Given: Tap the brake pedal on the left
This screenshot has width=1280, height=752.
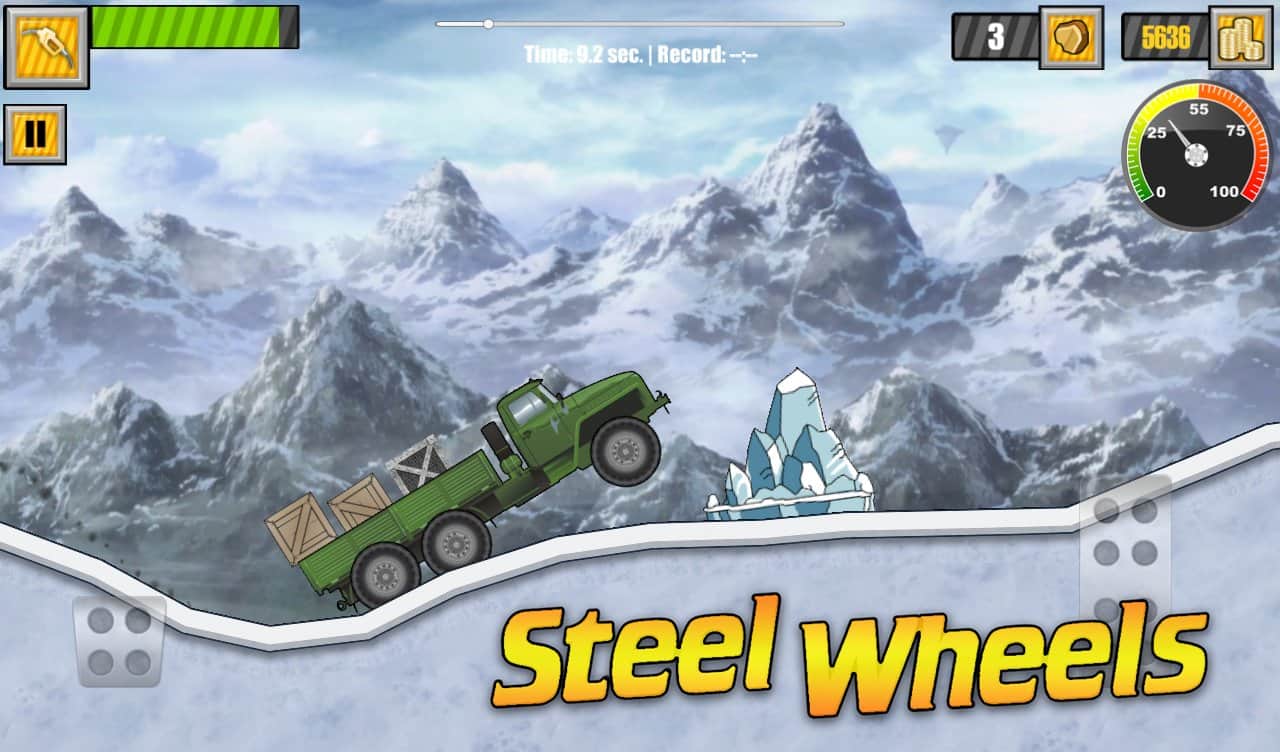Looking at the screenshot, I should [118, 641].
